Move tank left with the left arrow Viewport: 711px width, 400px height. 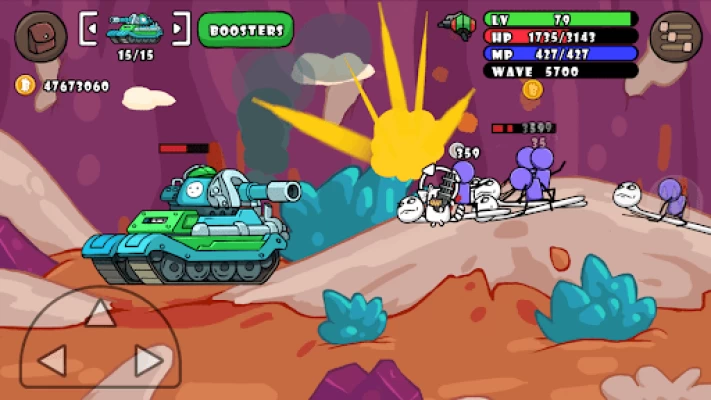point(52,360)
